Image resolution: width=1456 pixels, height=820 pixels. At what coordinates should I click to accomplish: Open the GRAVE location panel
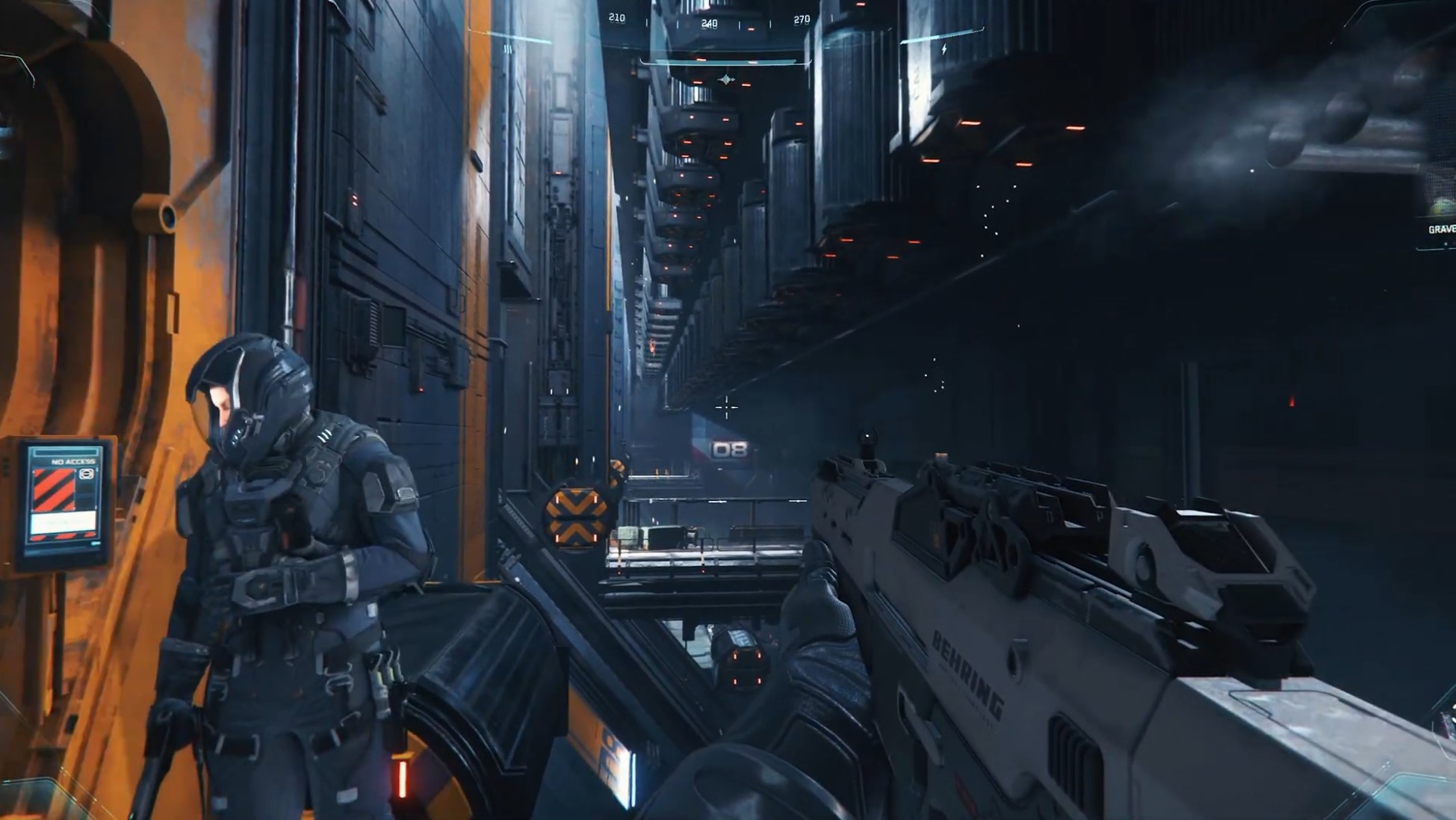pos(1440,229)
